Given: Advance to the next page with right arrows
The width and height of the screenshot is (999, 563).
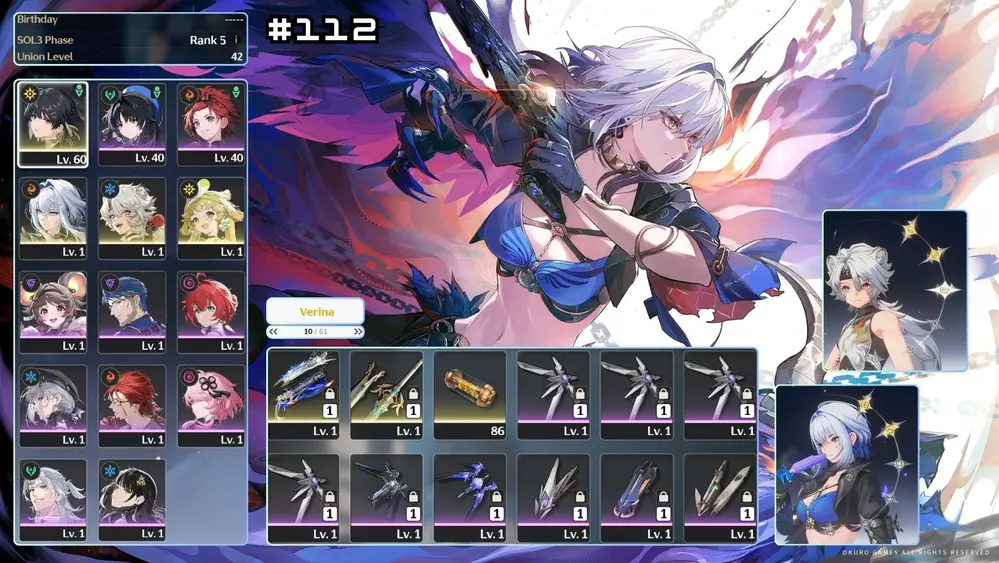Looking at the screenshot, I should coord(357,332).
